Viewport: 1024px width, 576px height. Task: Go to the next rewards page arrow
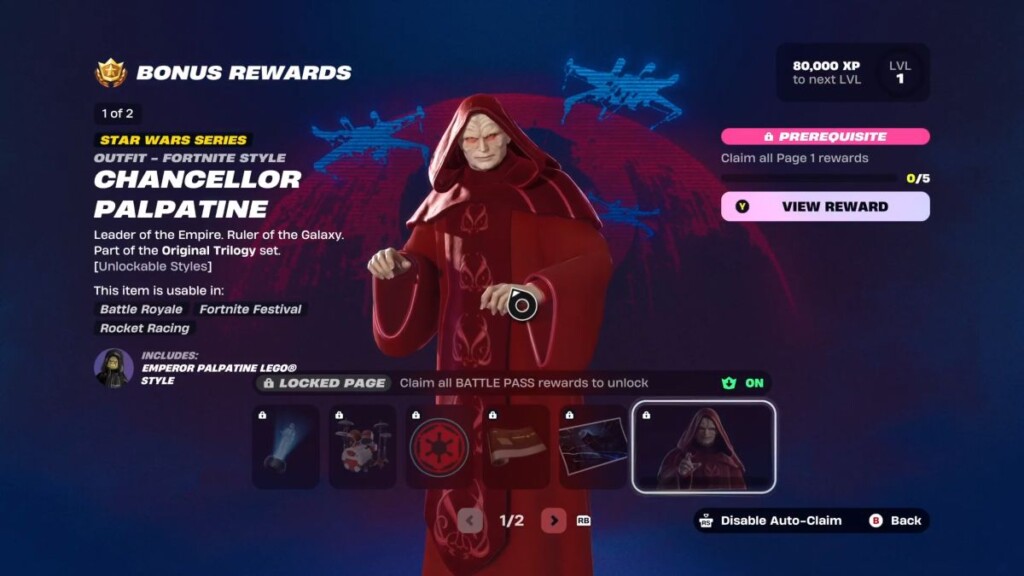point(553,520)
